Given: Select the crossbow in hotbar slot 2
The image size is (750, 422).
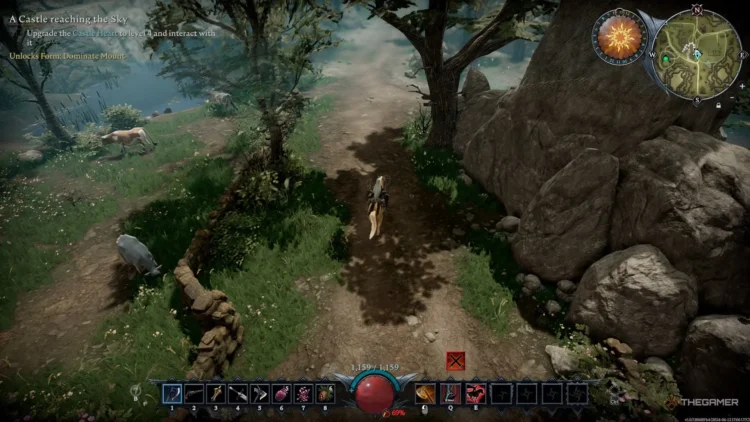Looking at the screenshot, I should coord(194,394).
